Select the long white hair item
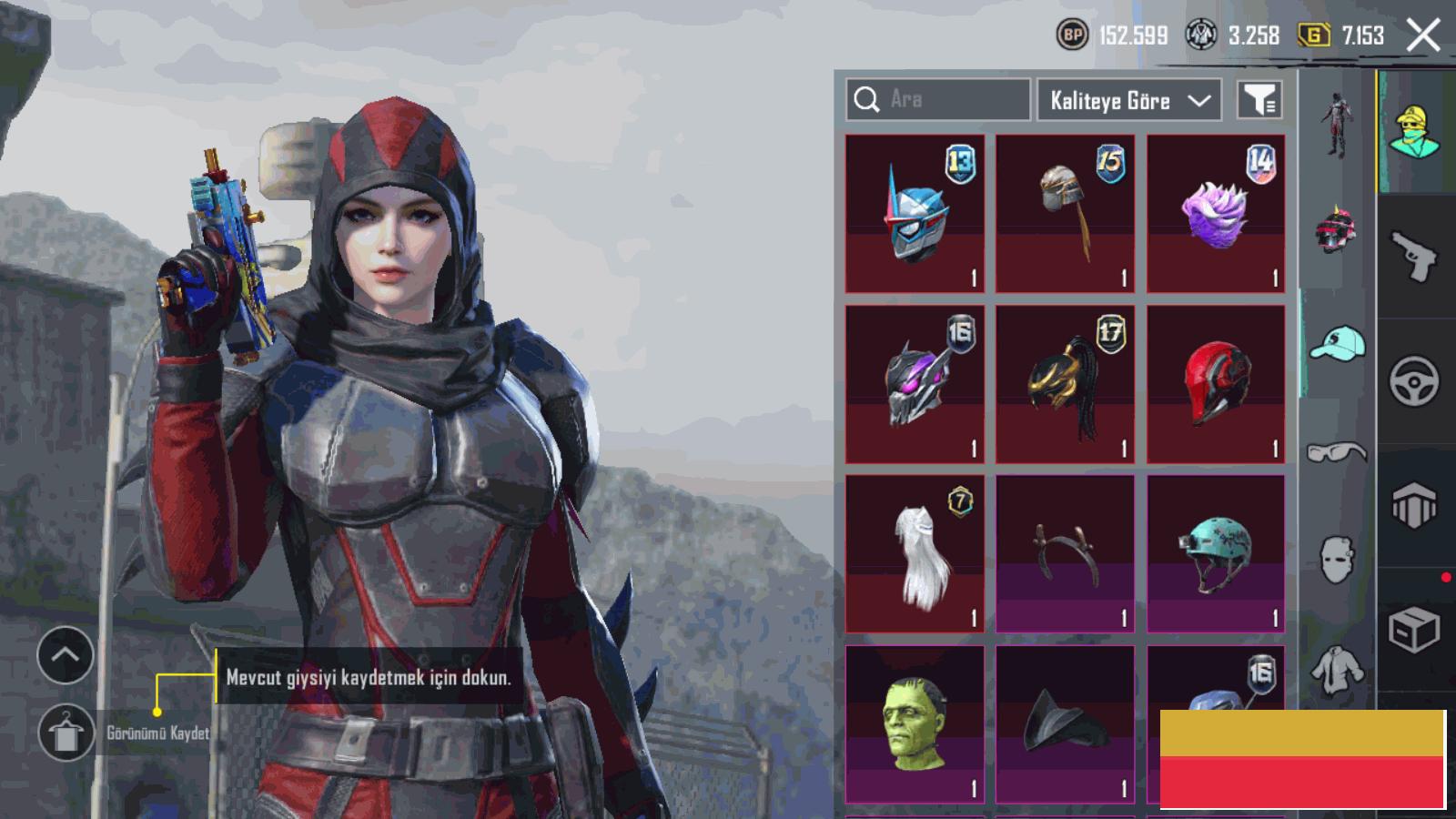The height and width of the screenshot is (819, 1456). coord(915,553)
